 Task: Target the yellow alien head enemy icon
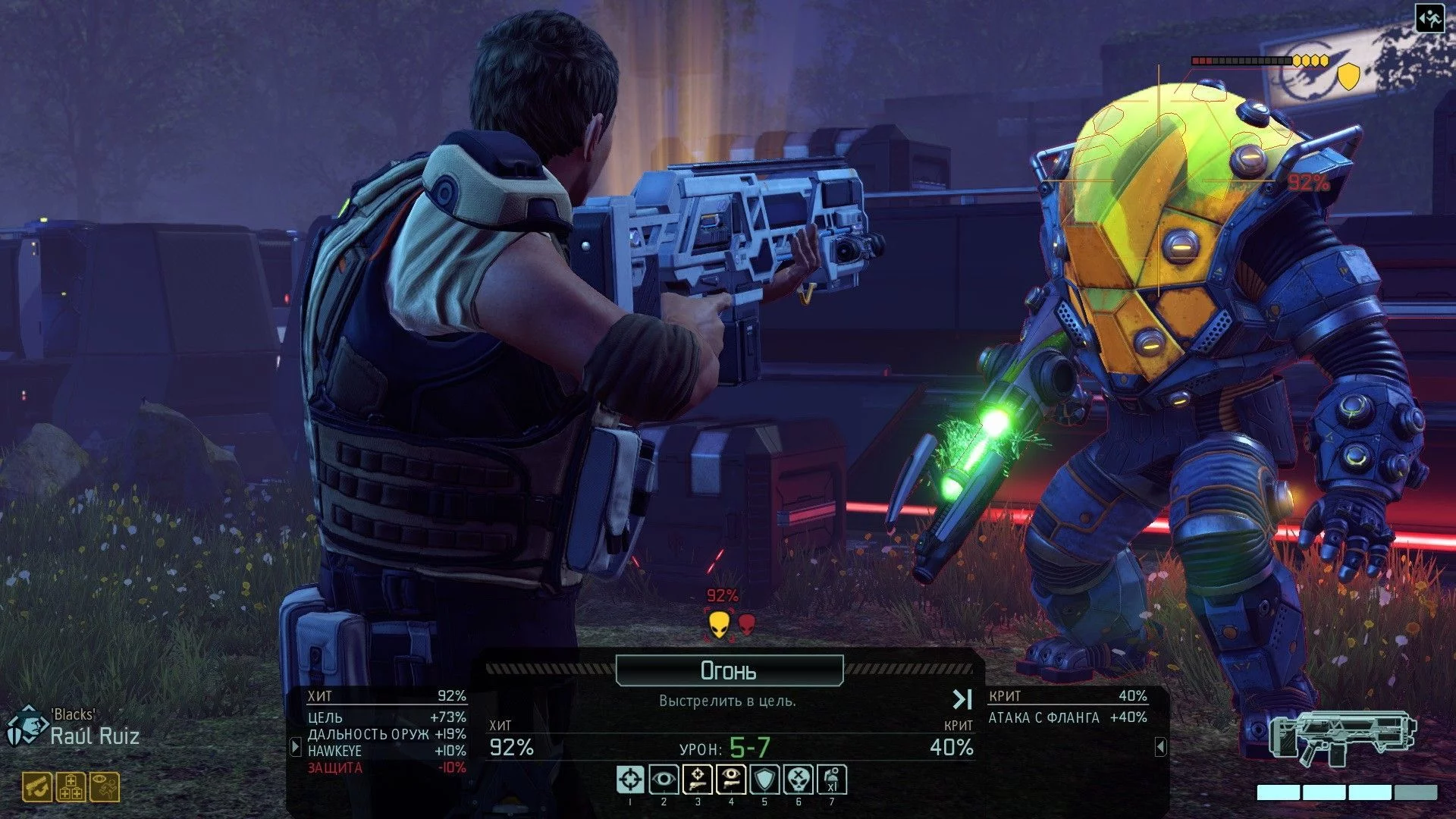point(719,625)
